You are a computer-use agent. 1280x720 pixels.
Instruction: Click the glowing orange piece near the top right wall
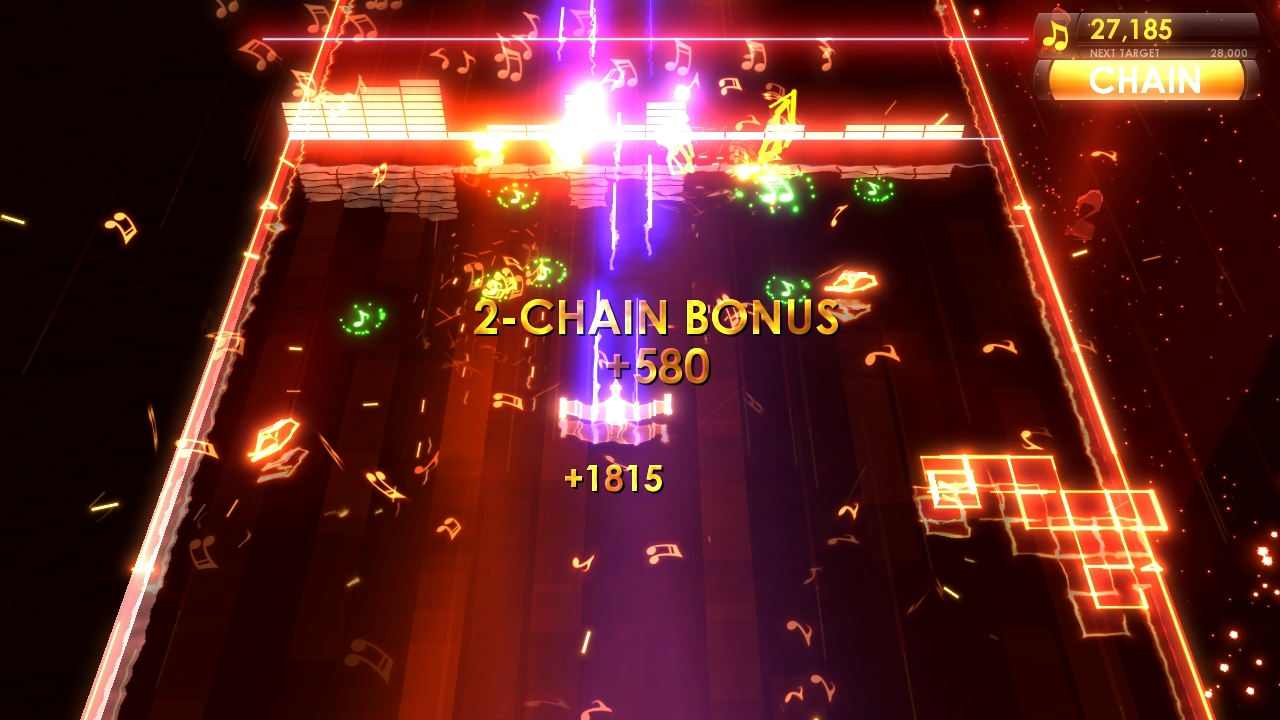tap(851, 281)
